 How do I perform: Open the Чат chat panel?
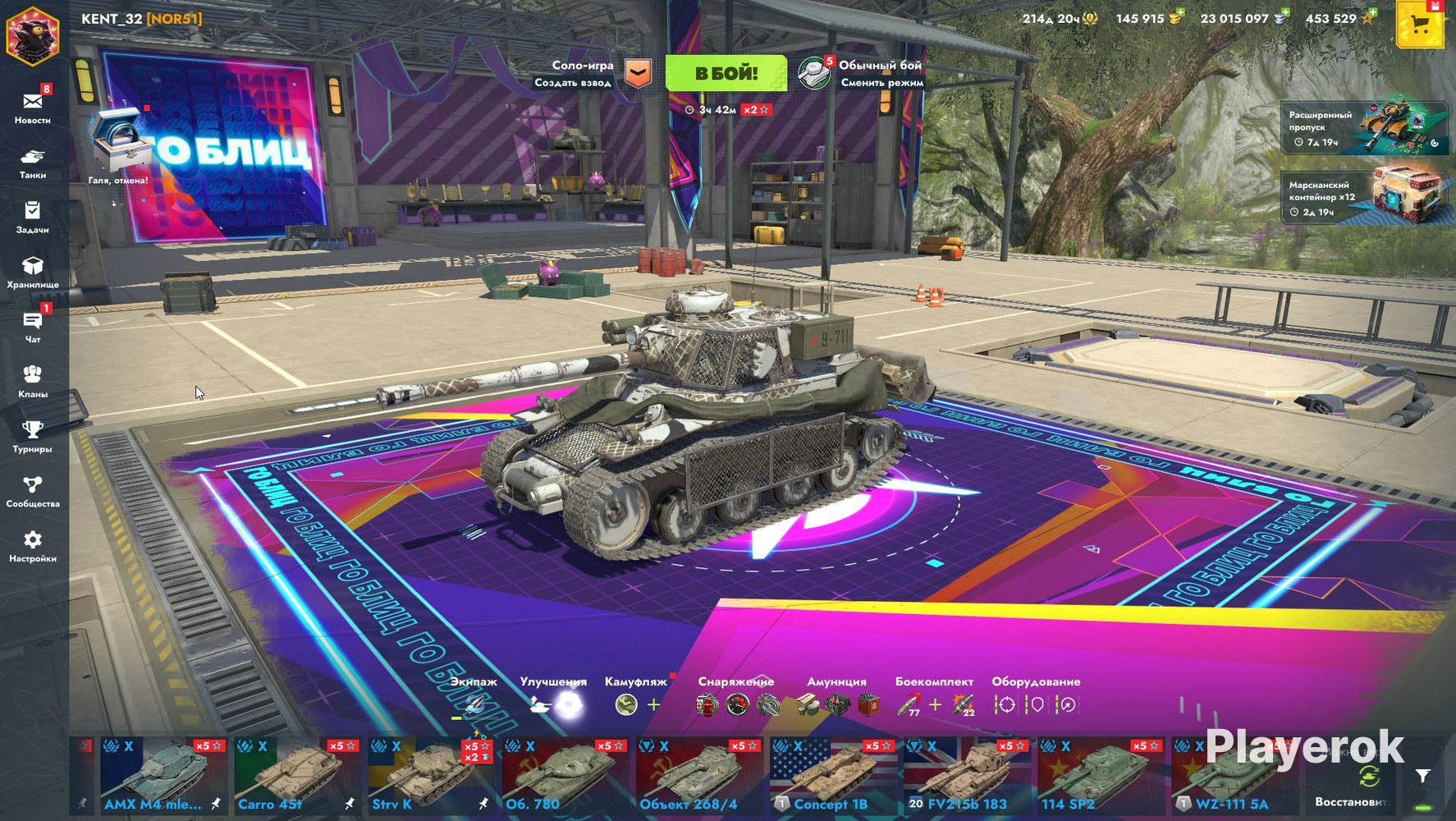click(x=33, y=326)
